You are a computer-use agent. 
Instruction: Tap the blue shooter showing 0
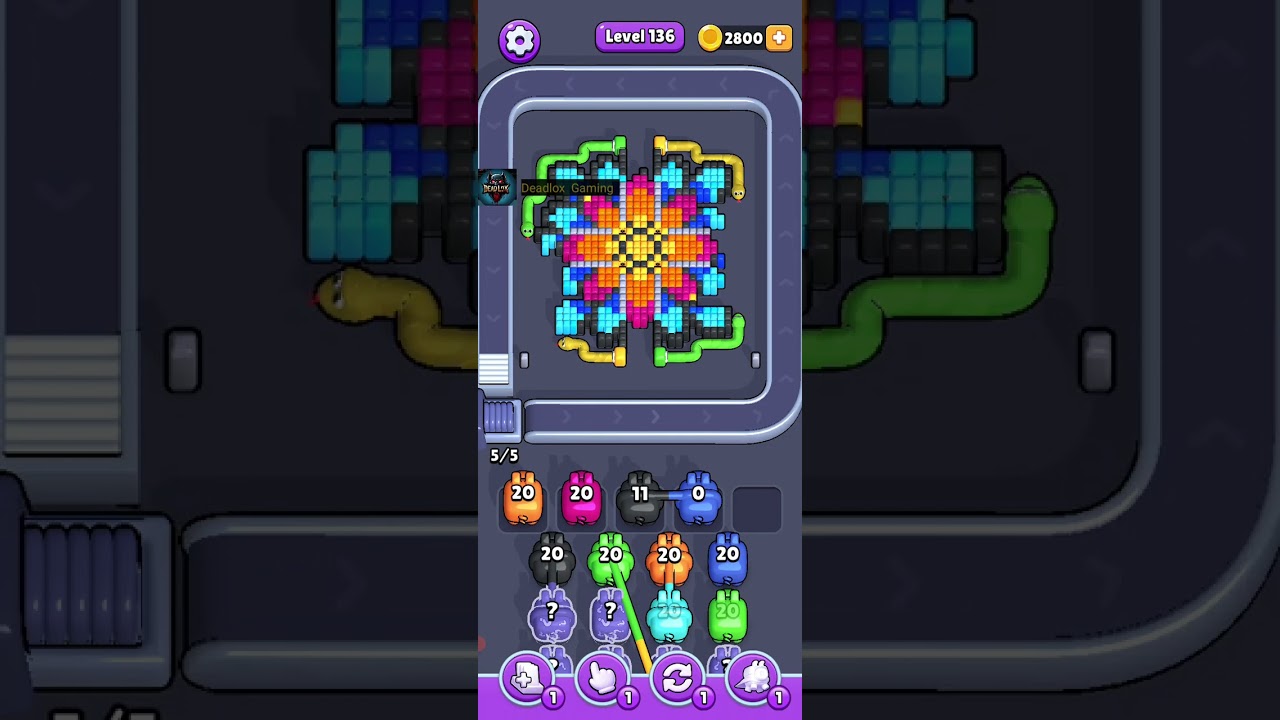(698, 498)
